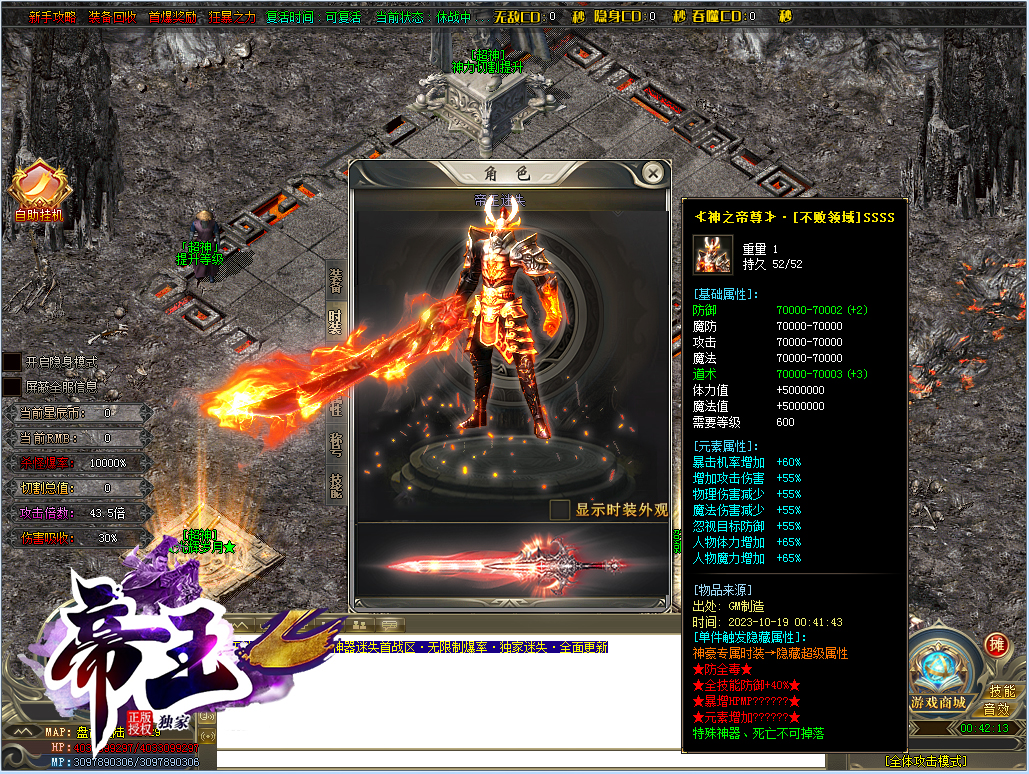Image resolution: width=1029 pixels, height=774 pixels.
Task: Click the red 摊 stall button
Action: (995, 645)
